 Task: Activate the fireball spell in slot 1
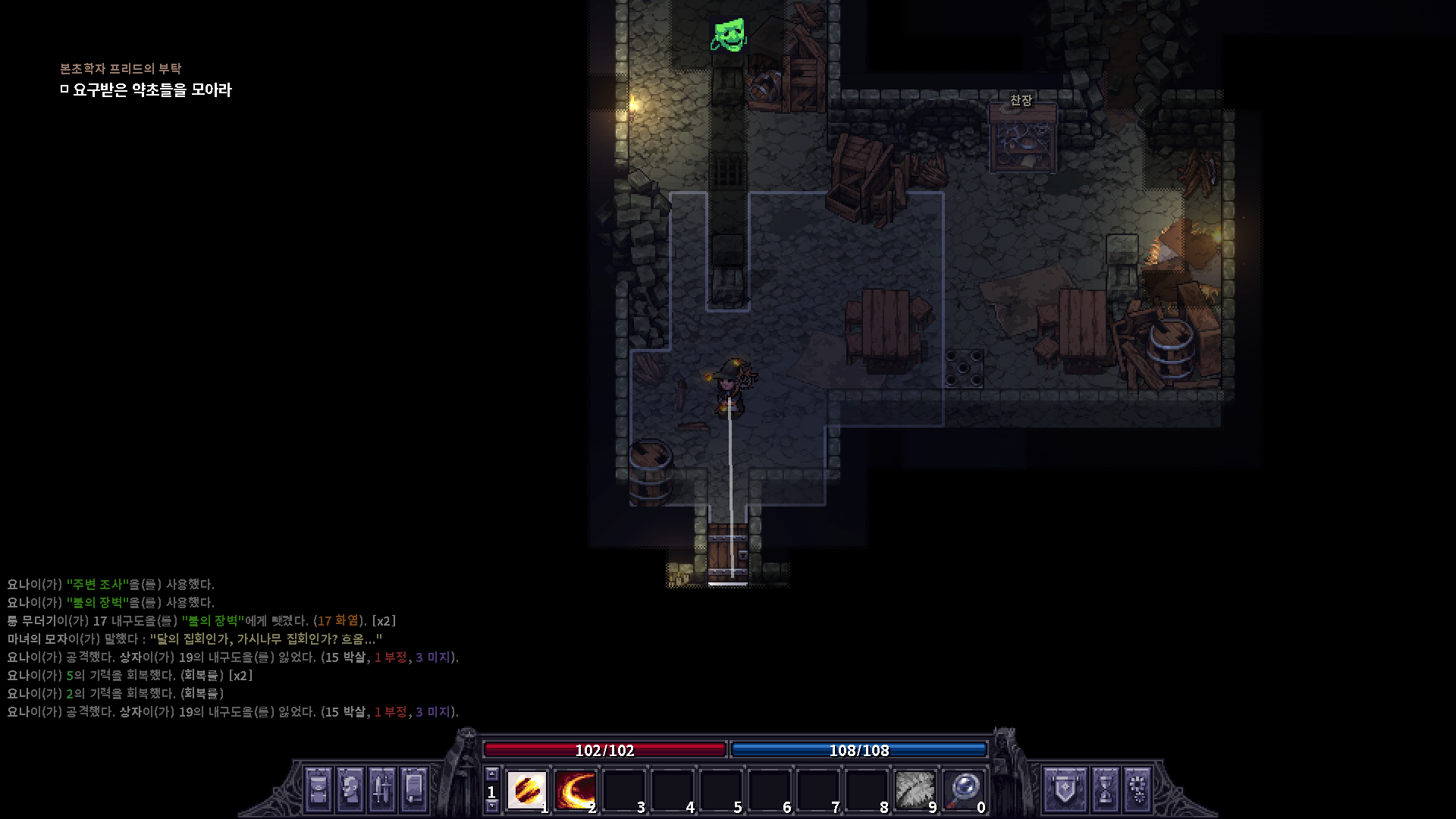tap(526, 790)
